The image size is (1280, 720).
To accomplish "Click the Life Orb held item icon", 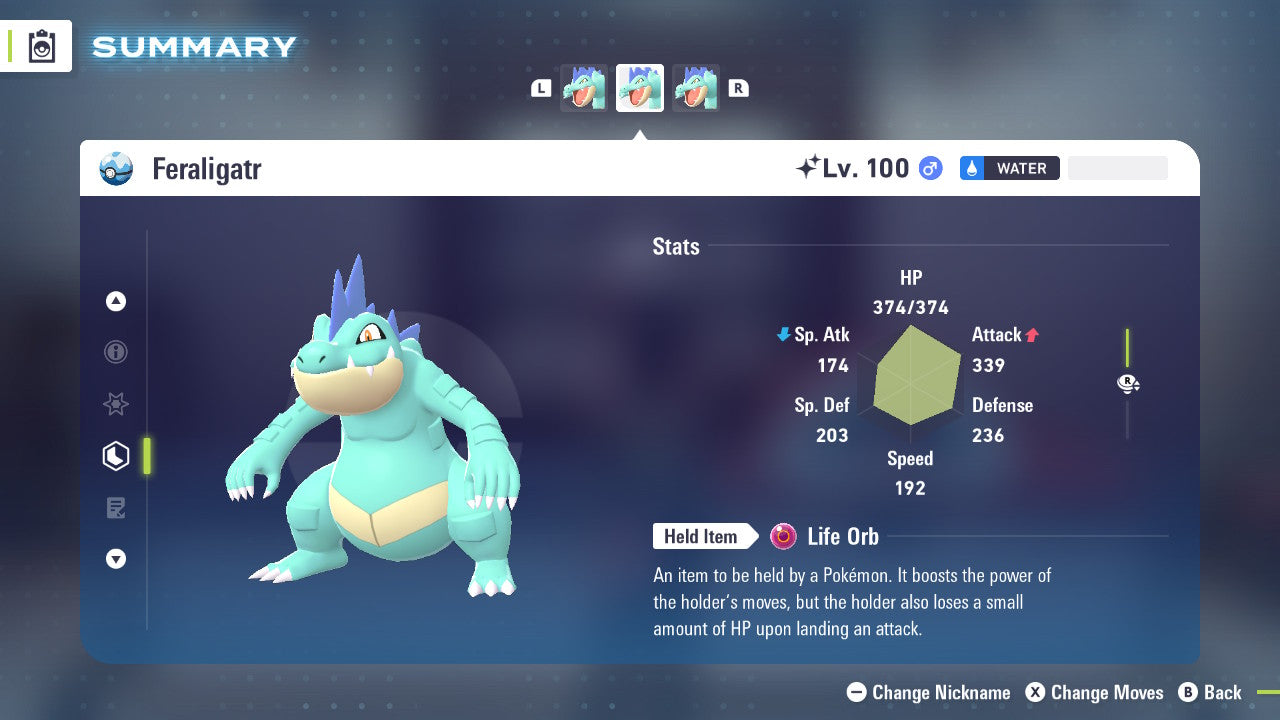I will 781,537.
